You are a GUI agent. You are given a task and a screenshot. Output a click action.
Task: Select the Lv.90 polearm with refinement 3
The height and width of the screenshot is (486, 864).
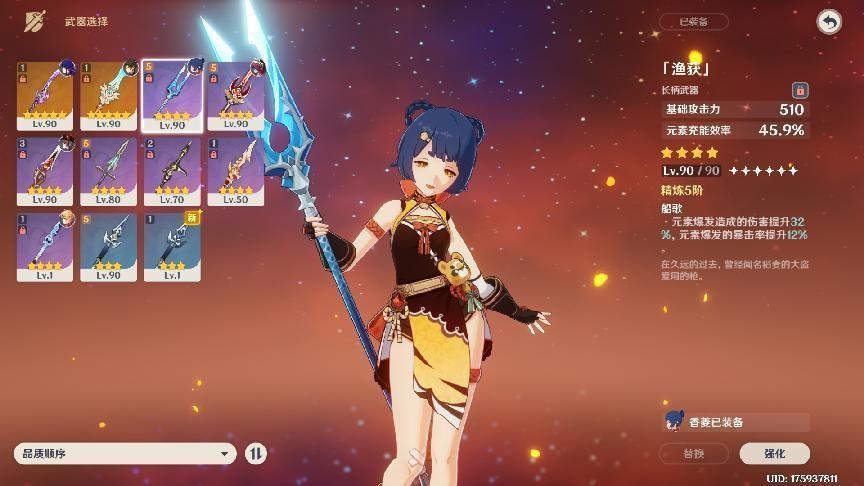[x=44, y=172]
